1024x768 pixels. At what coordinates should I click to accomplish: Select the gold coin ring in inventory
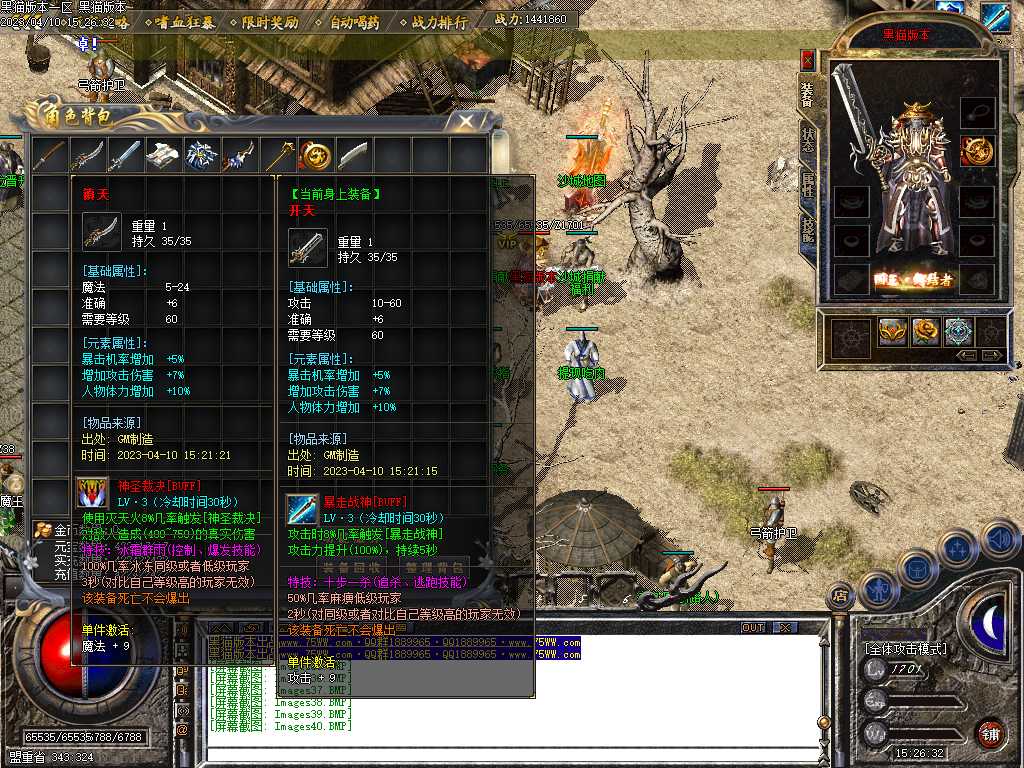pyautogui.click(x=315, y=155)
